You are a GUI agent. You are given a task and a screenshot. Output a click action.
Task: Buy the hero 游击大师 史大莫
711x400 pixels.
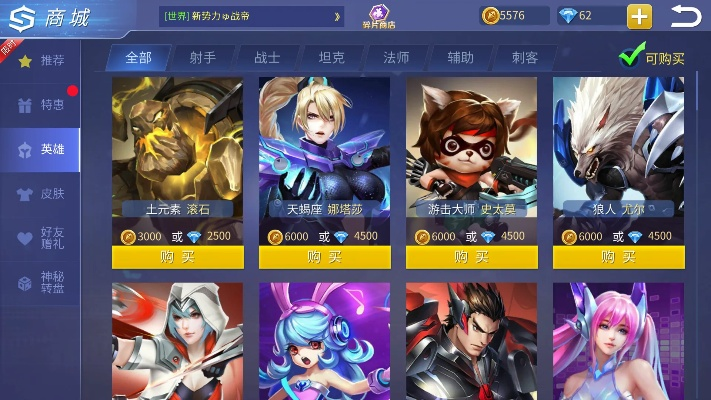pos(471,257)
